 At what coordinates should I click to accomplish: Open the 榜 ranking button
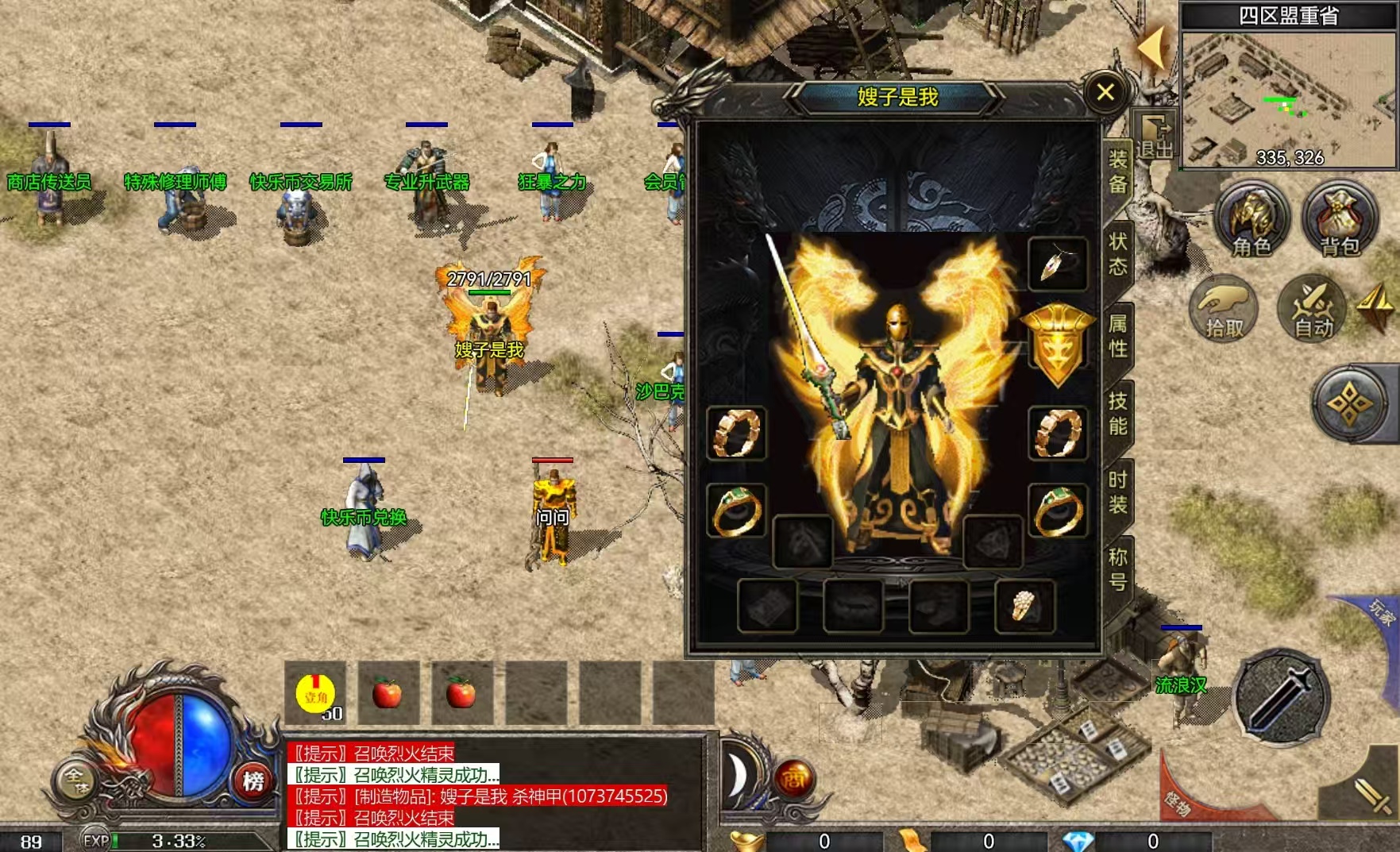point(253,781)
